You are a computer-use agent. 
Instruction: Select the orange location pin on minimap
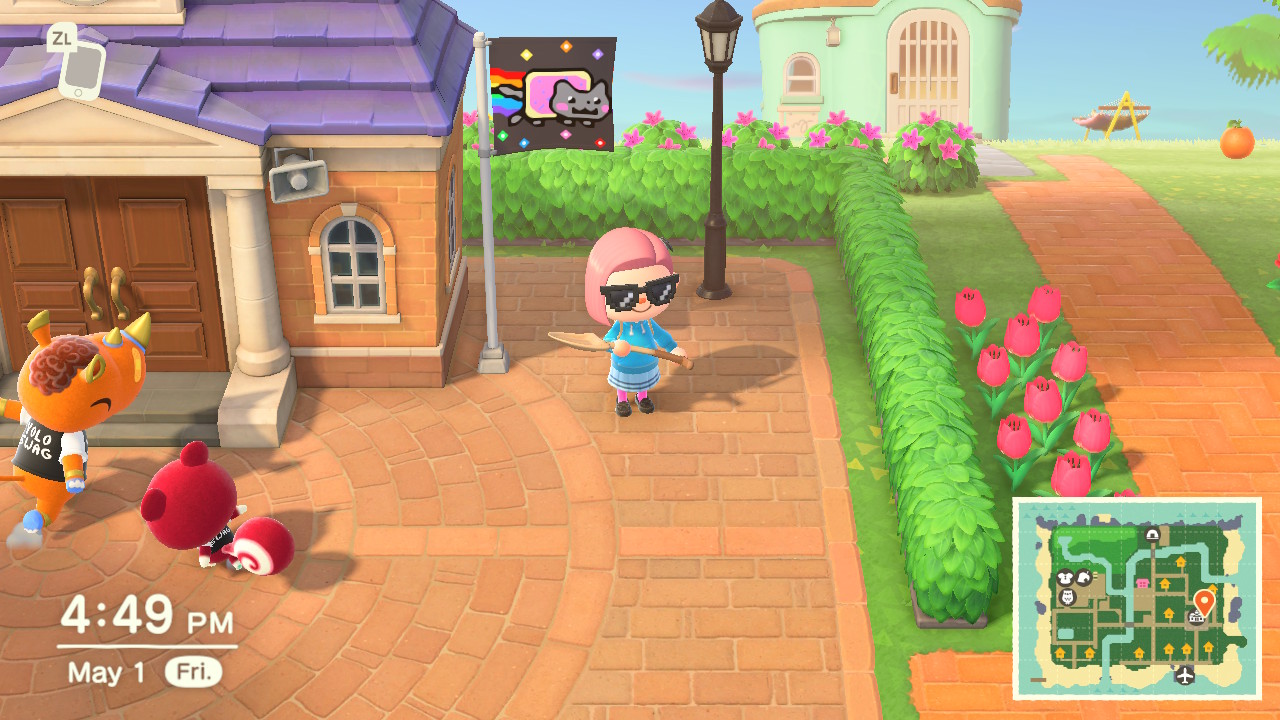point(1204,601)
